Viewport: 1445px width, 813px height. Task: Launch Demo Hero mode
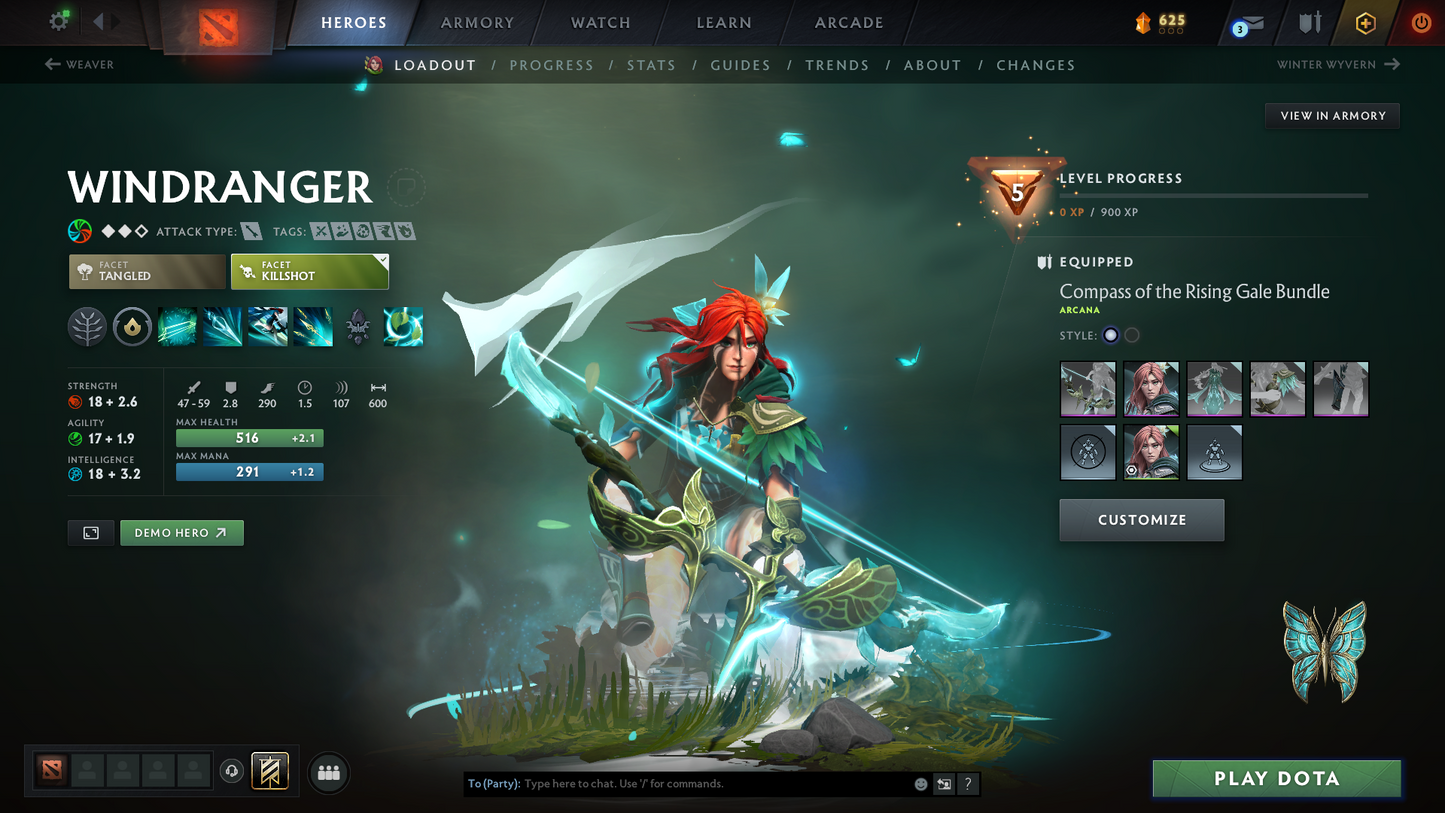181,533
